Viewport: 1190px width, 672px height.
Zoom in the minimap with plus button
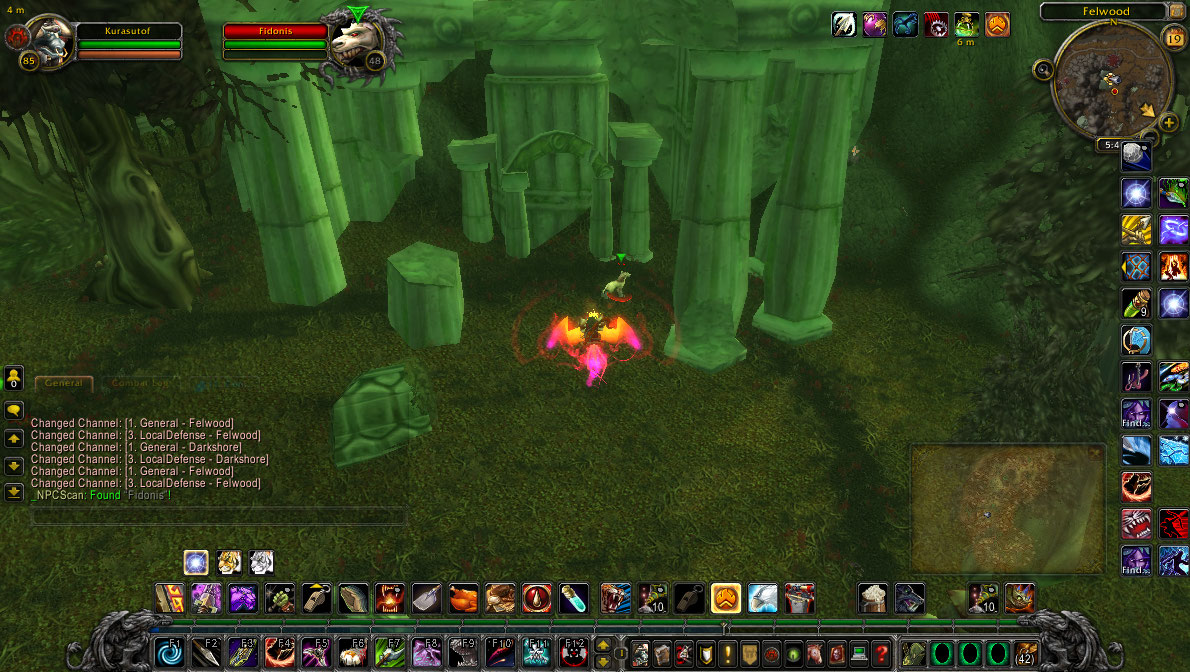point(1169,123)
